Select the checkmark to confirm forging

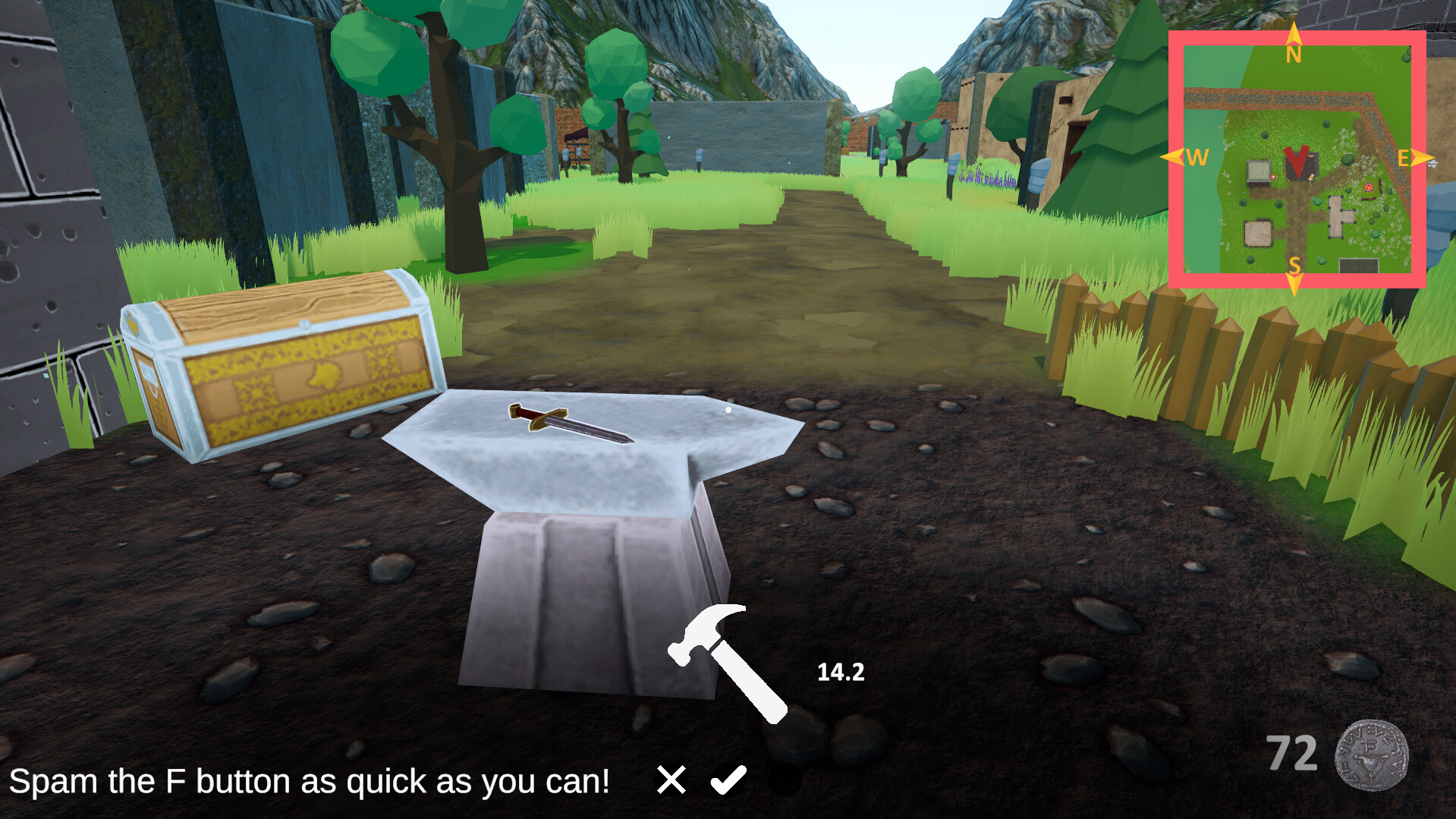coord(729,779)
